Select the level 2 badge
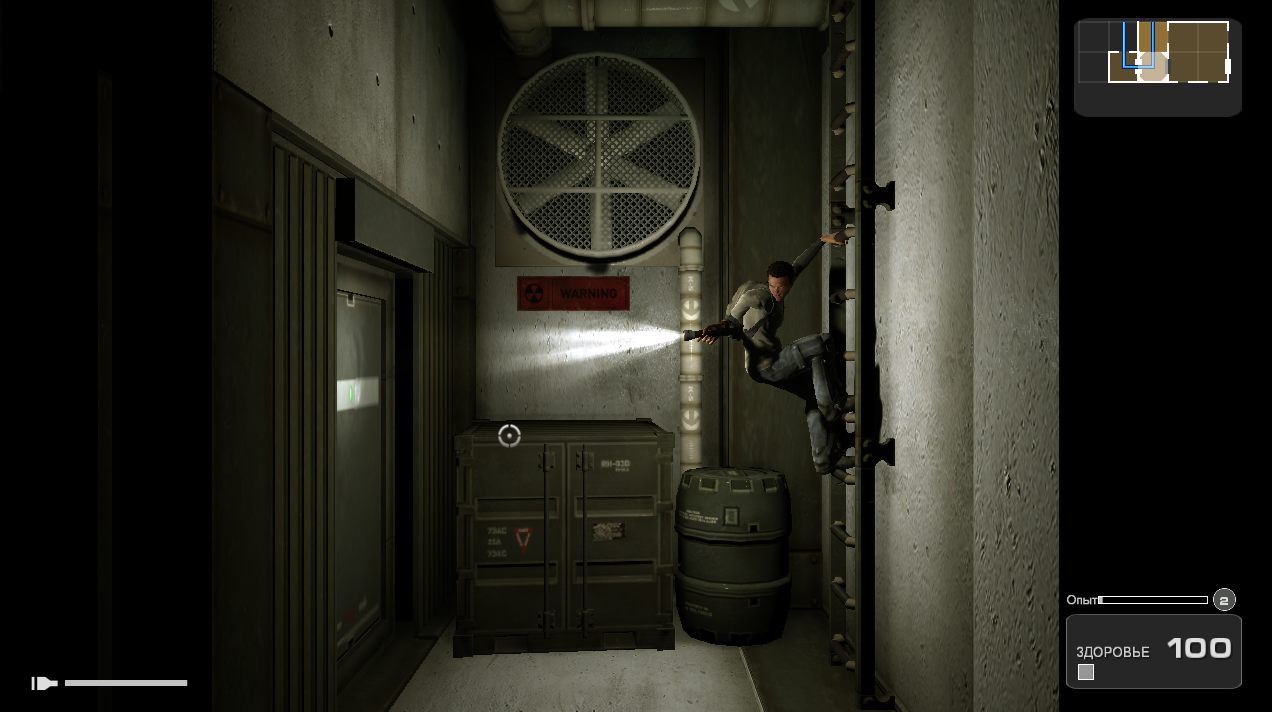 click(x=1224, y=600)
